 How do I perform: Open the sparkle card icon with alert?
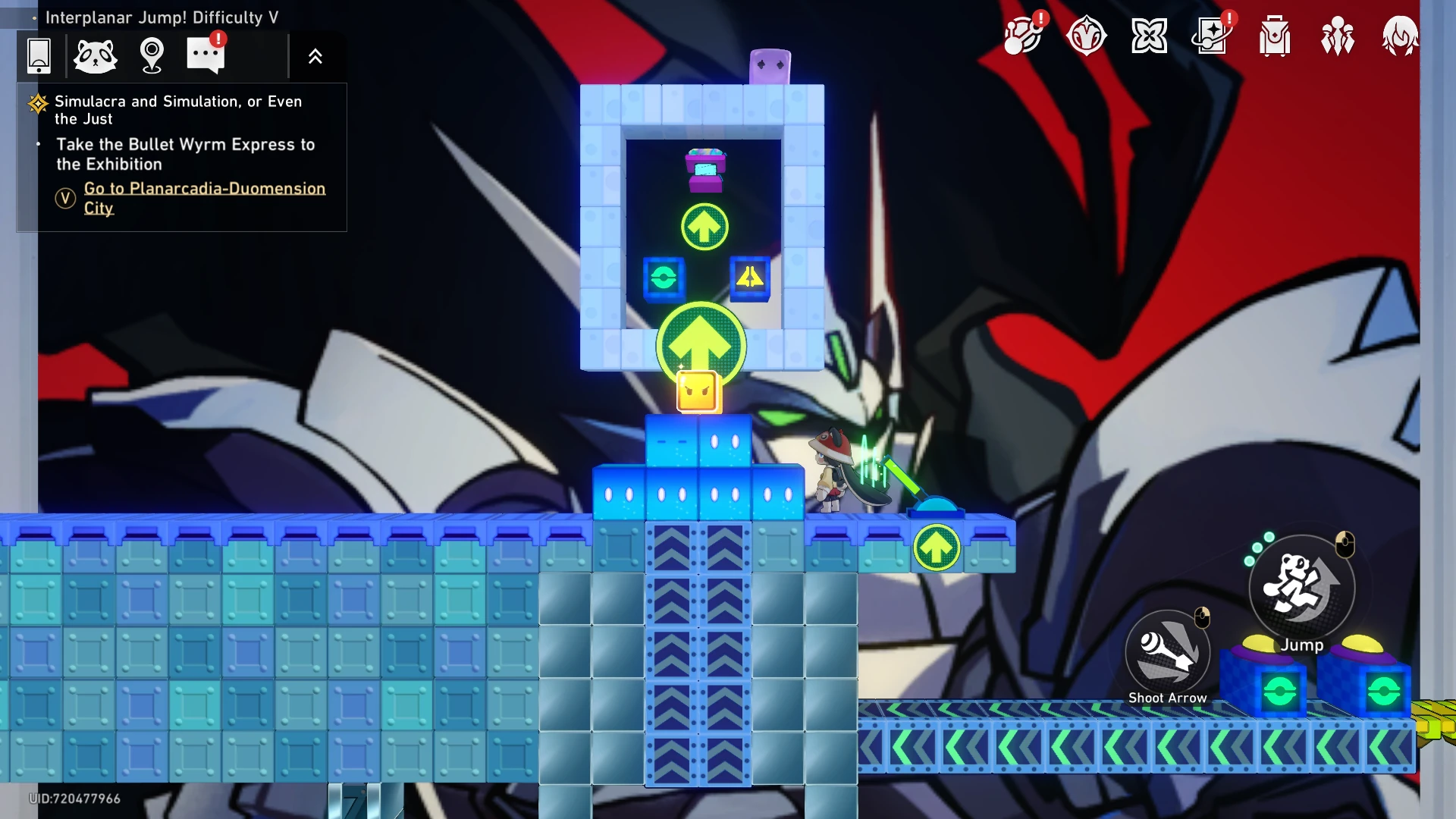pyautogui.click(x=1212, y=36)
